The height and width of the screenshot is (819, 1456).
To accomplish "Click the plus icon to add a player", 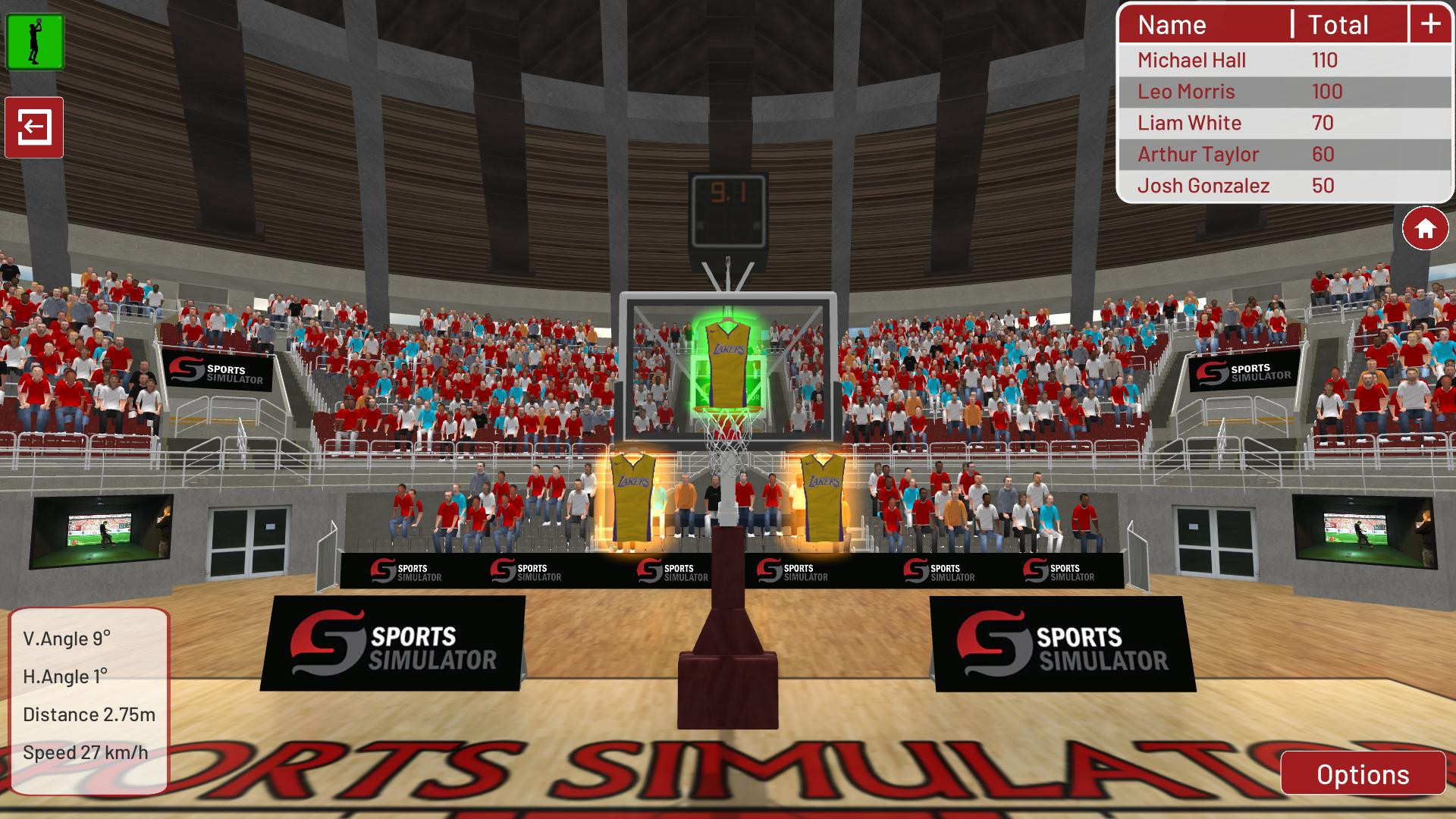I will (1430, 24).
